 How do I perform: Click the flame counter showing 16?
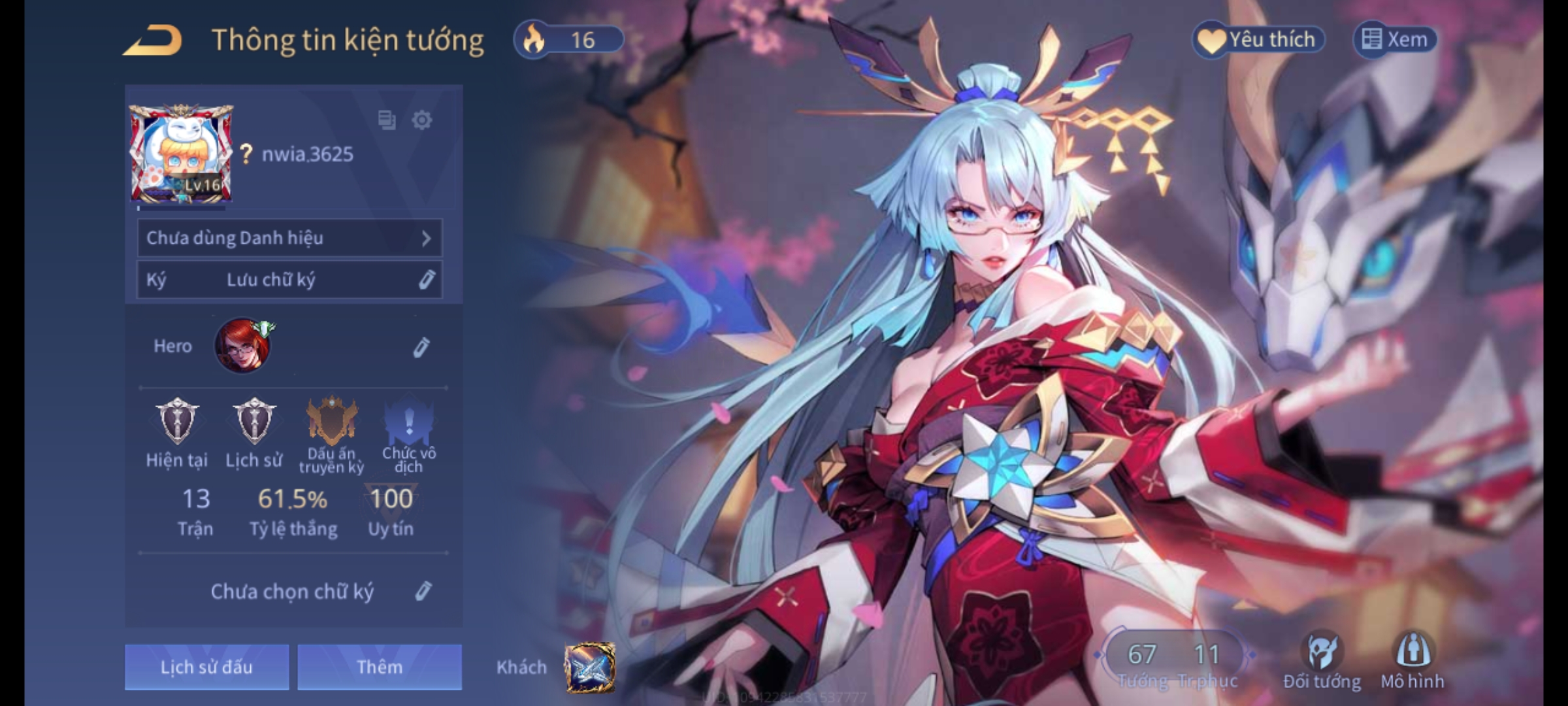click(x=568, y=39)
